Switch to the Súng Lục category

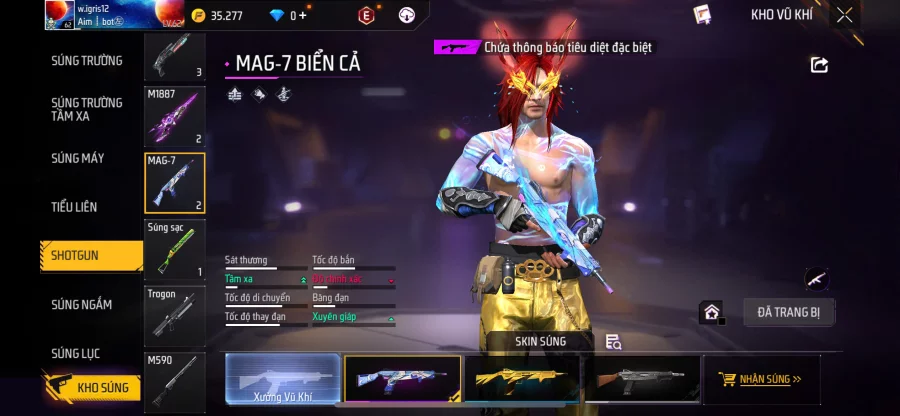tap(76, 353)
